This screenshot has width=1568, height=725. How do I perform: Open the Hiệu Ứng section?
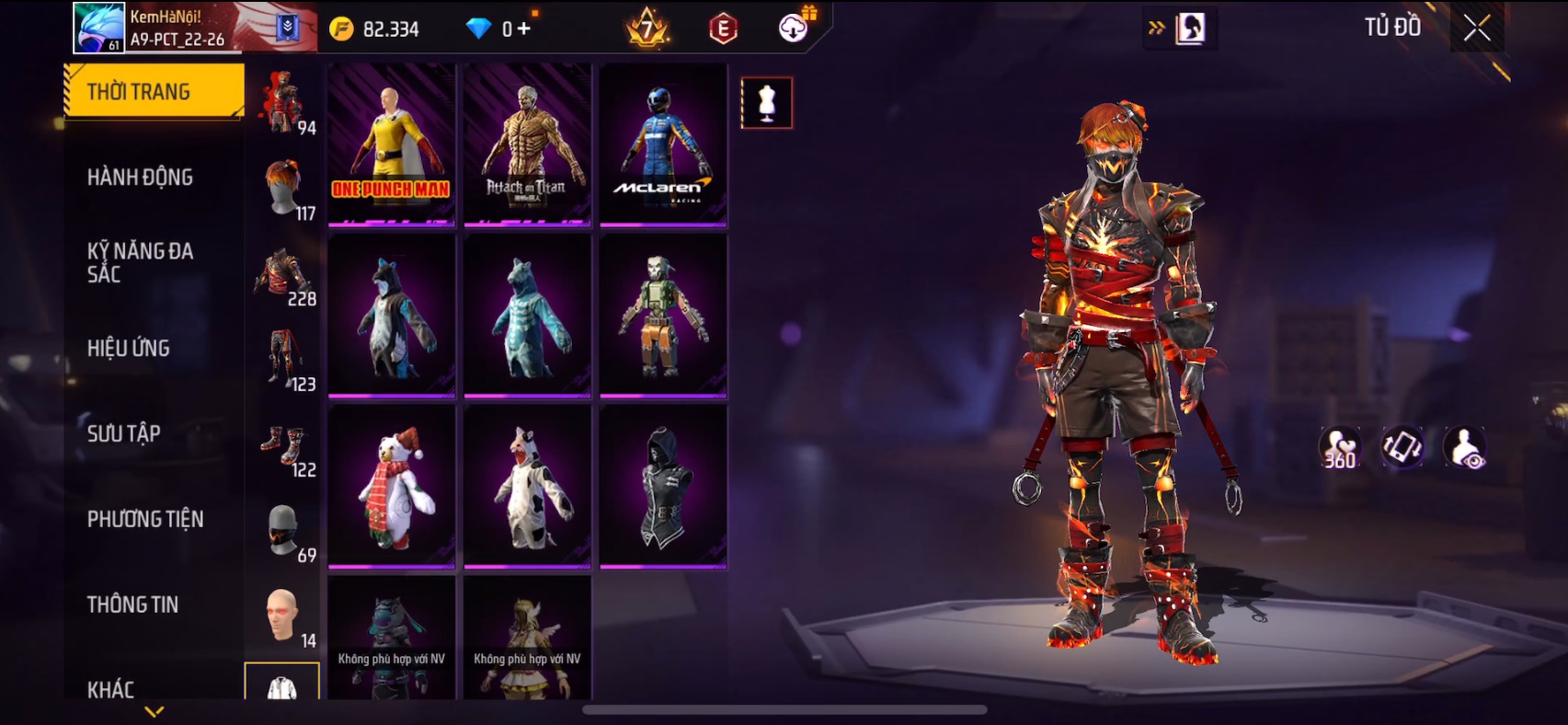129,348
